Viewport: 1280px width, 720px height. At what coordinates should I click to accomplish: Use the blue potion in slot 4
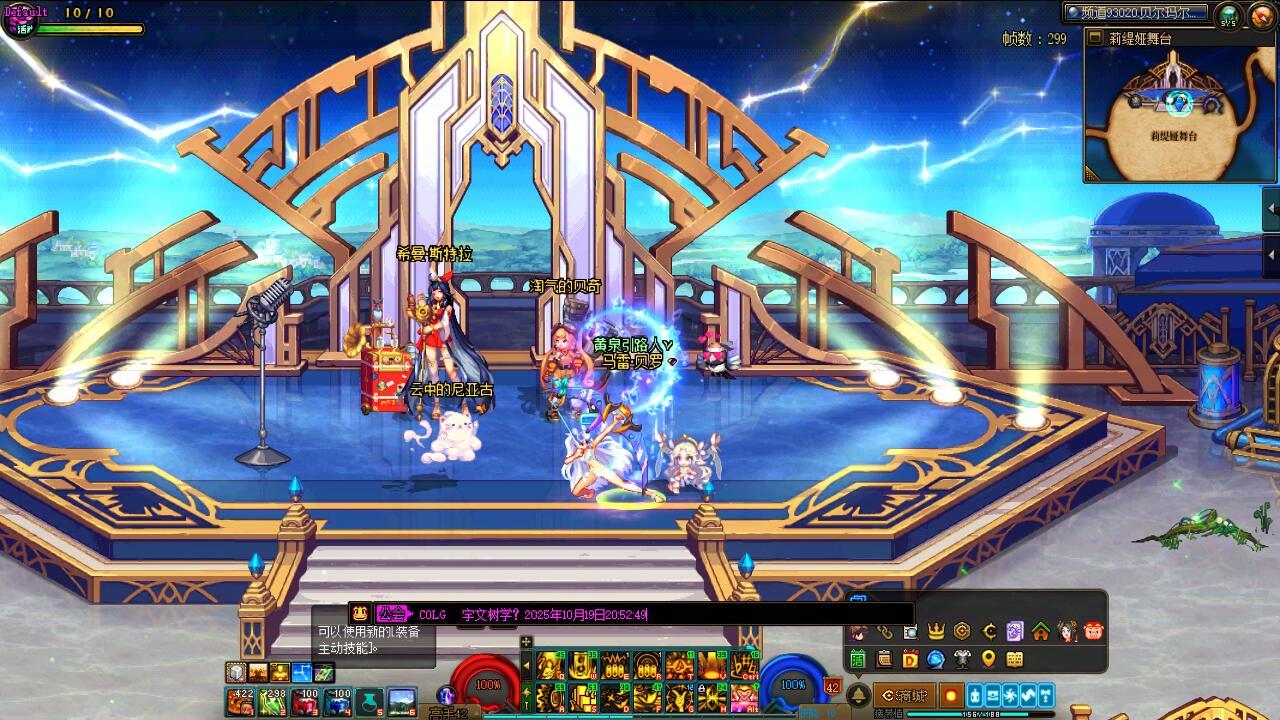coord(338,702)
